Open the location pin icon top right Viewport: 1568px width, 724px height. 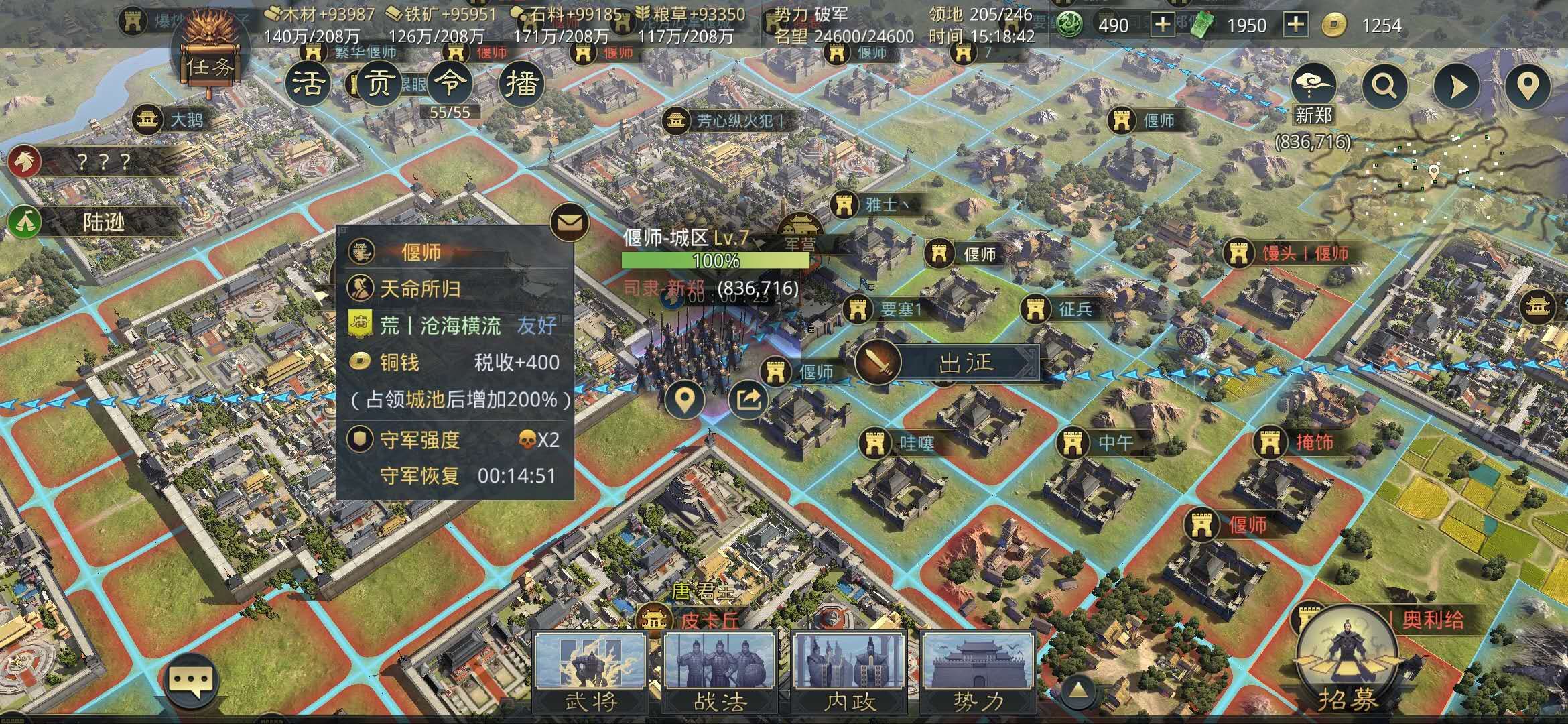tap(1528, 86)
